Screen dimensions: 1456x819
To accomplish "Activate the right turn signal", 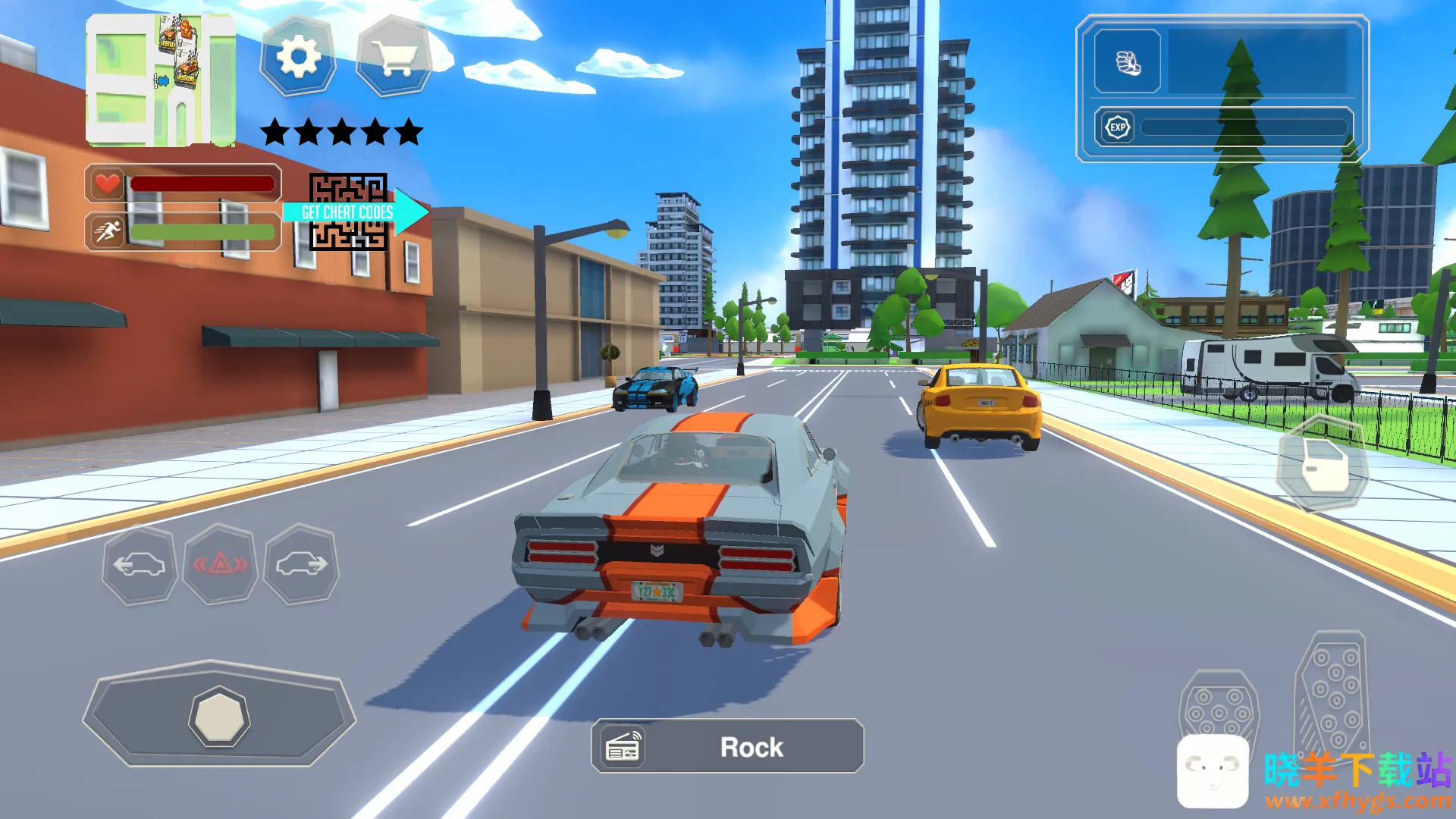I will click(301, 564).
